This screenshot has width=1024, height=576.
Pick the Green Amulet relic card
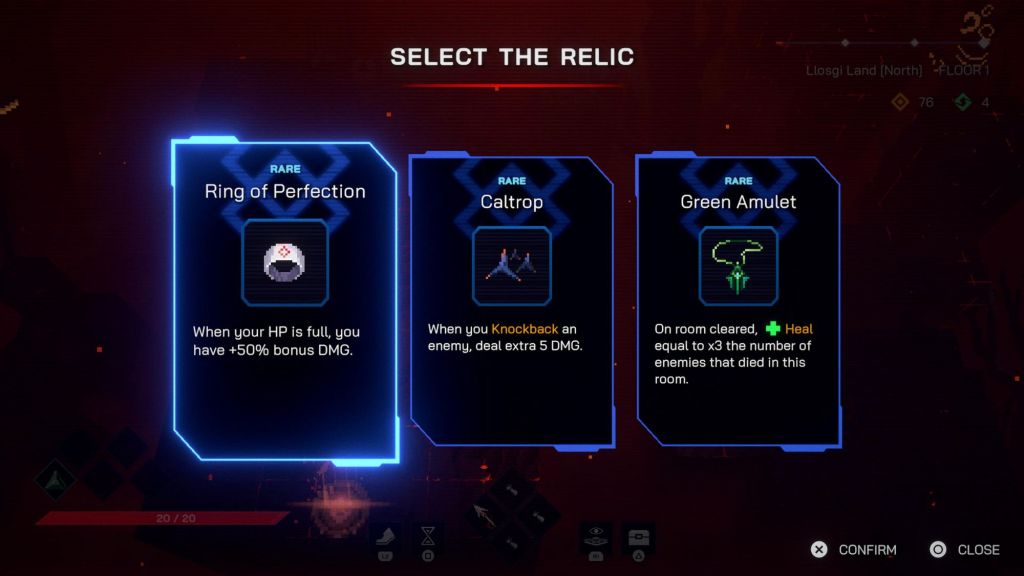[x=738, y=300]
